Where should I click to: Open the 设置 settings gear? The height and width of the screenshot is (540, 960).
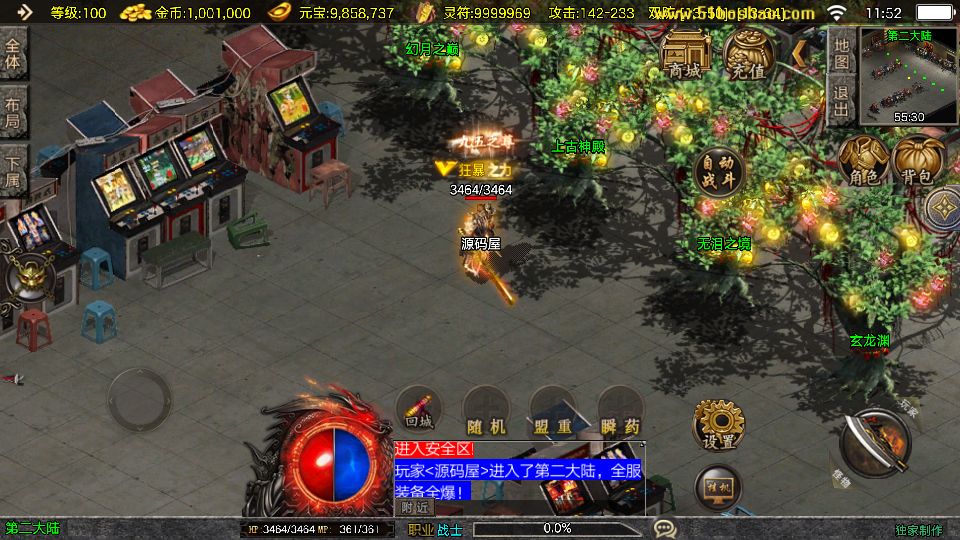point(718,424)
